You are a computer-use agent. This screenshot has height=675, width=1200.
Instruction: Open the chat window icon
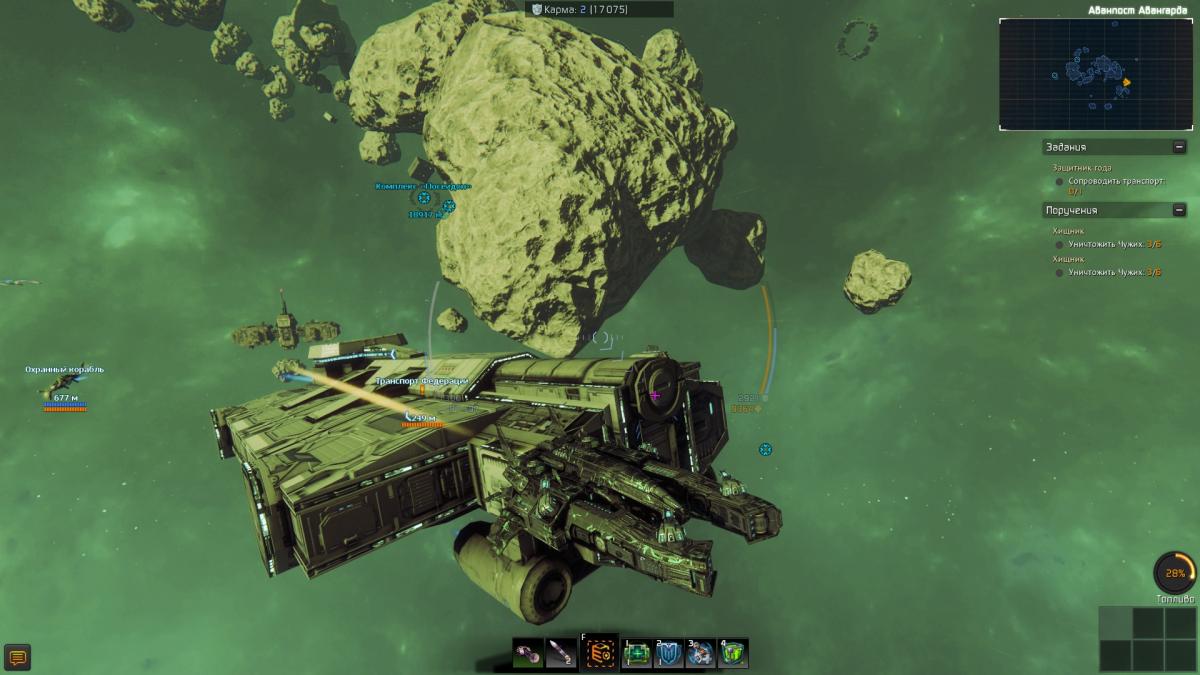click(x=17, y=657)
